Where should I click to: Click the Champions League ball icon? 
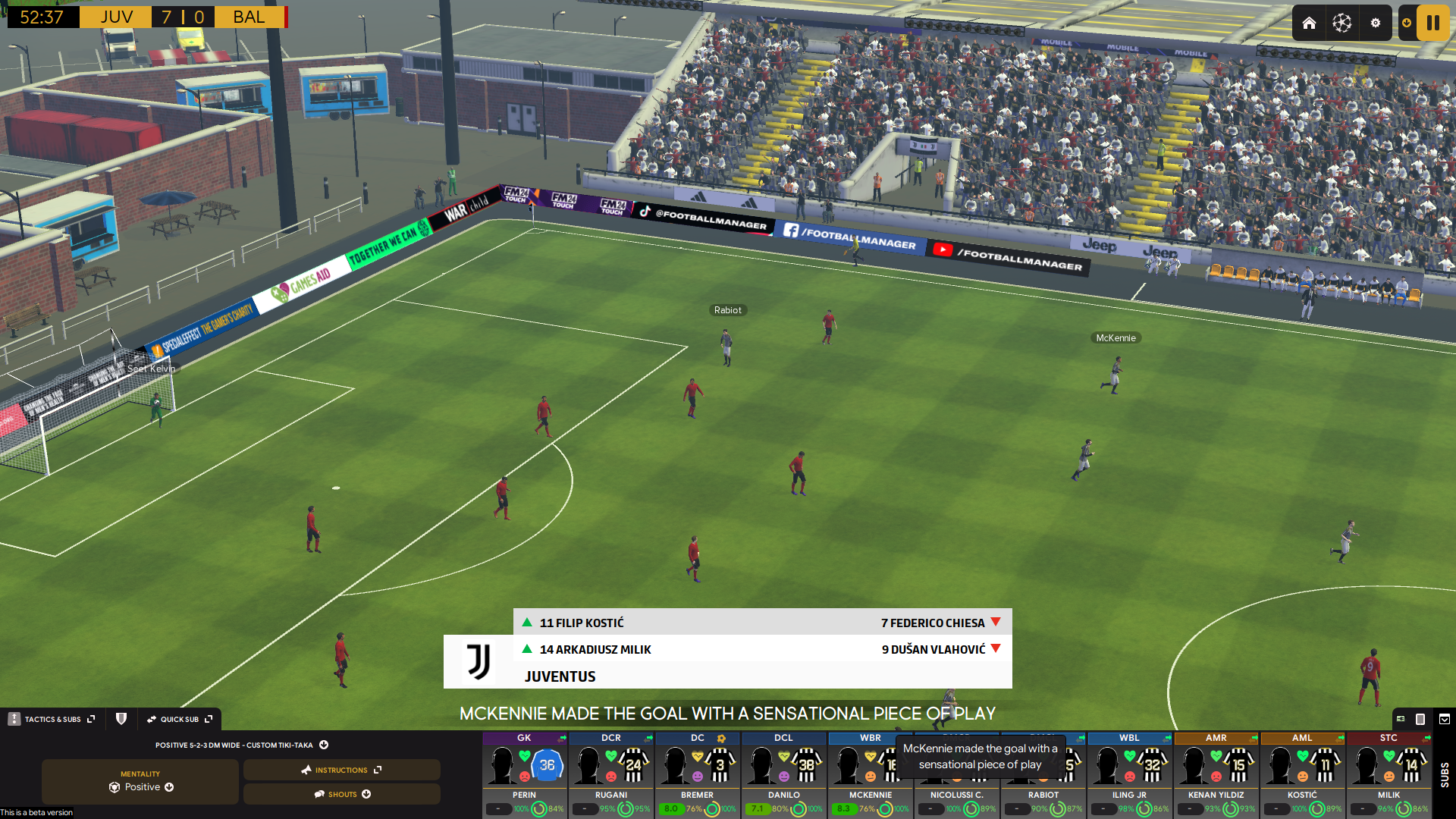point(1341,23)
